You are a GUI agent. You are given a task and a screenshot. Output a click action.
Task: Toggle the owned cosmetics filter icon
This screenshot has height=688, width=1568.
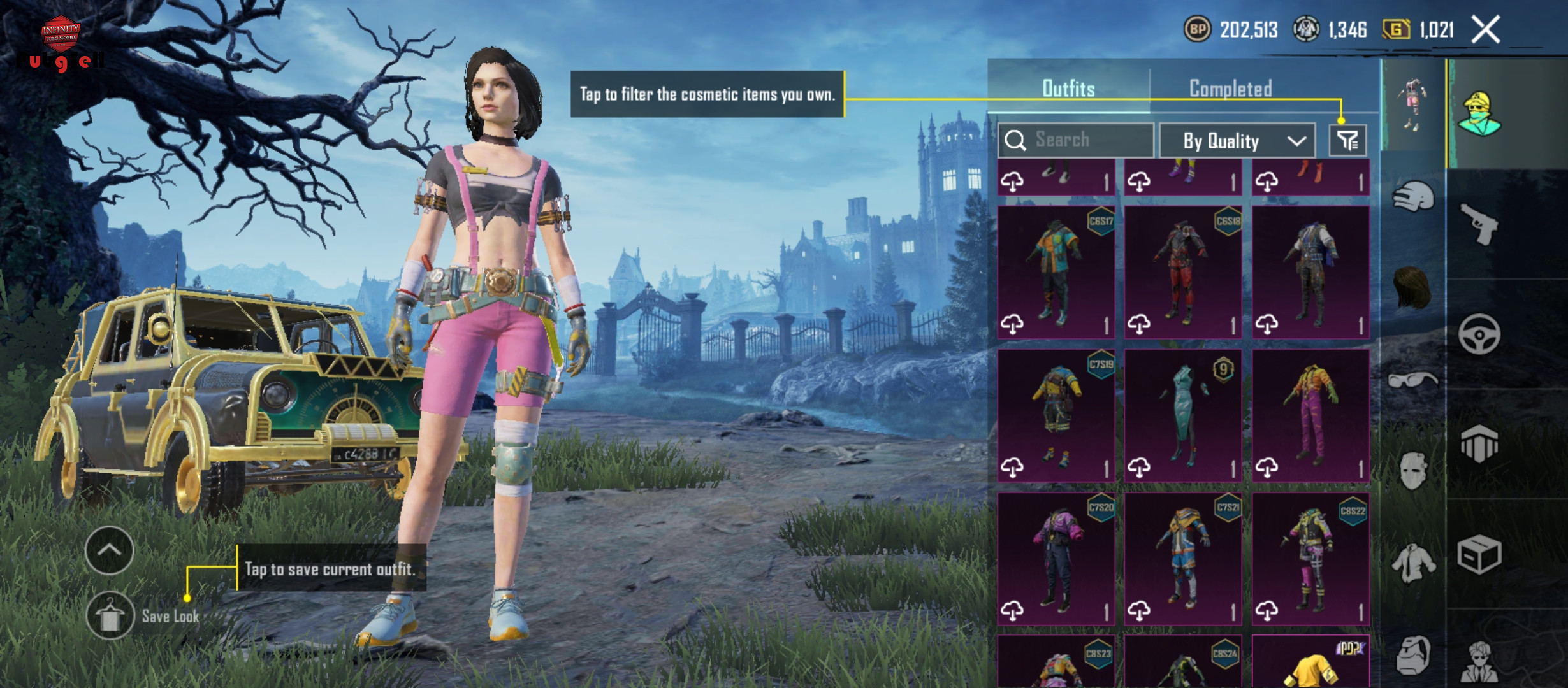click(x=1347, y=140)
